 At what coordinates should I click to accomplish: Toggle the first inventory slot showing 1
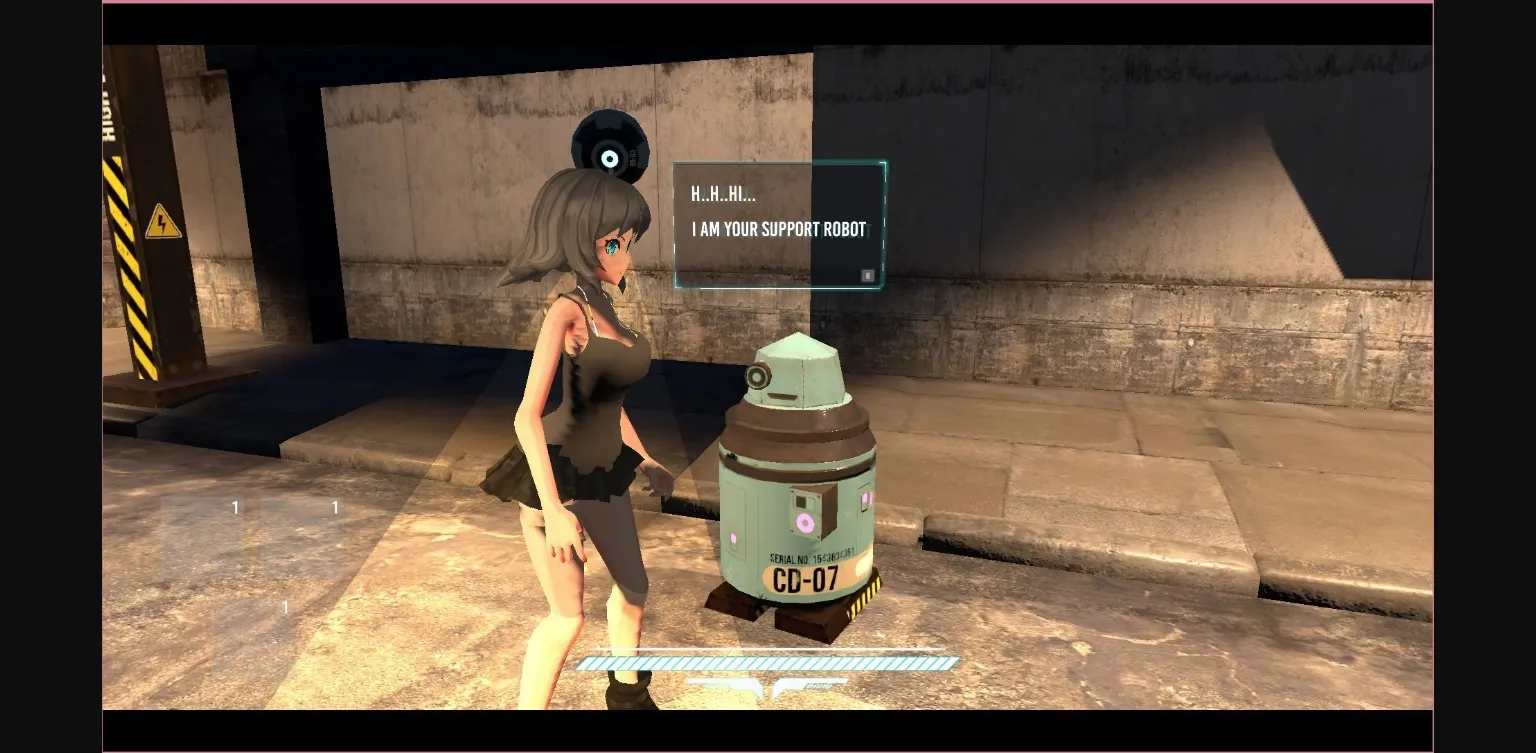tap(235, 508)
